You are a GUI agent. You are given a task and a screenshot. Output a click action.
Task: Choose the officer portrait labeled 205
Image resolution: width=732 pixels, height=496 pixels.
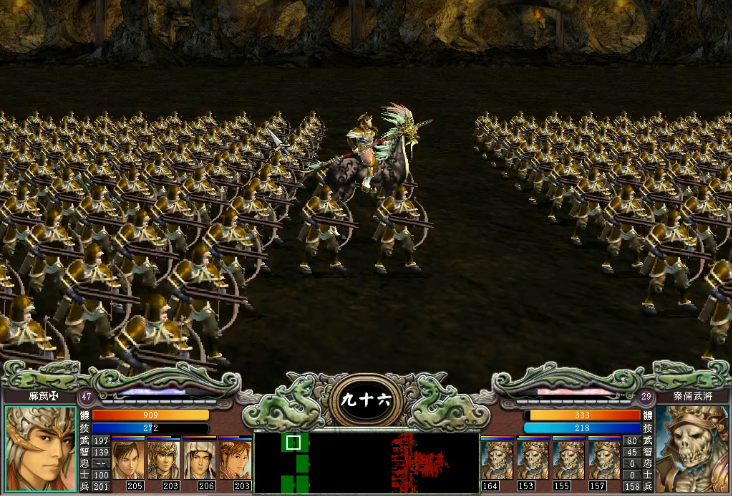[127, 459]
